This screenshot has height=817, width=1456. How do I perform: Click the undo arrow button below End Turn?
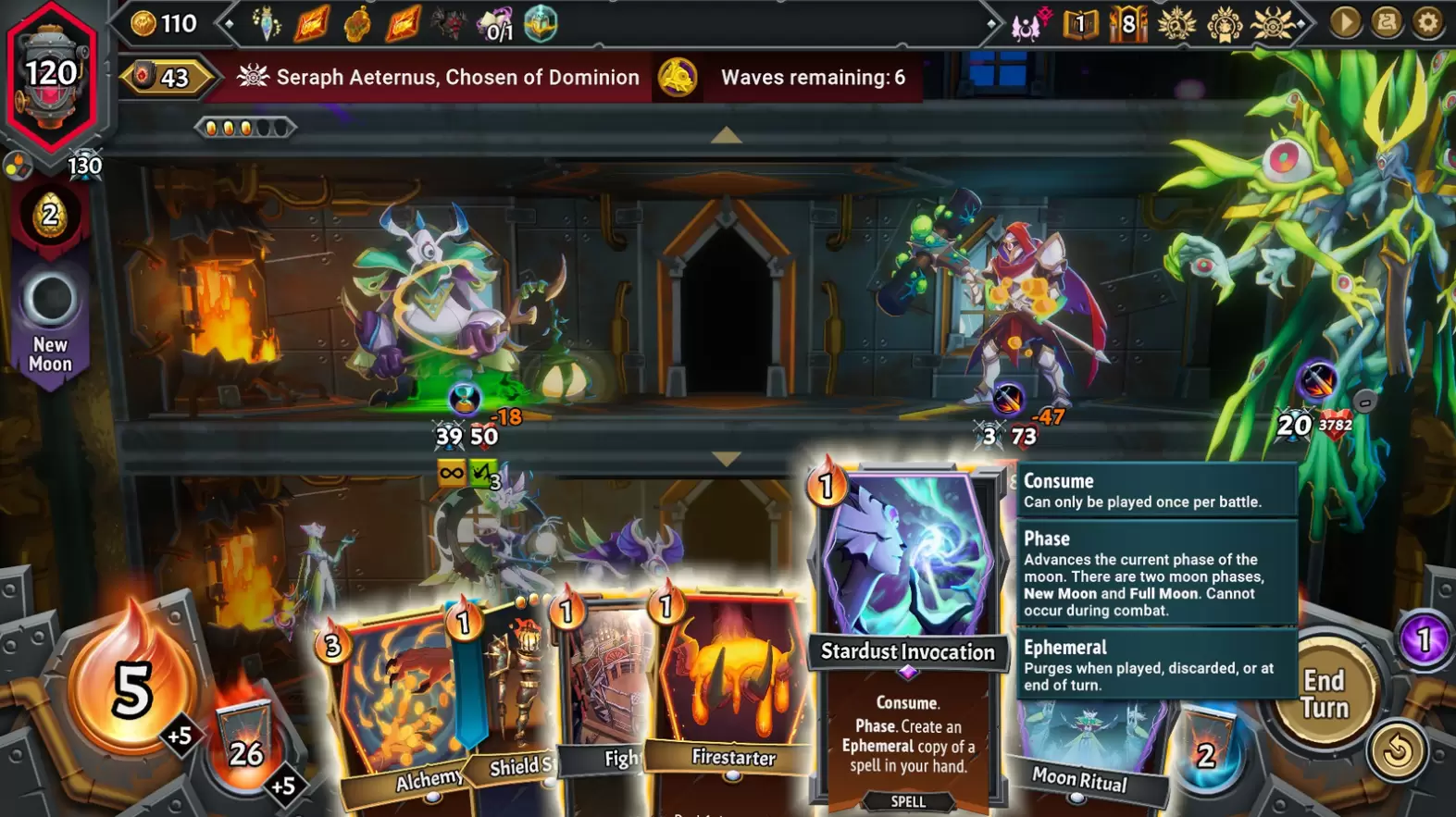(1397, 751)
